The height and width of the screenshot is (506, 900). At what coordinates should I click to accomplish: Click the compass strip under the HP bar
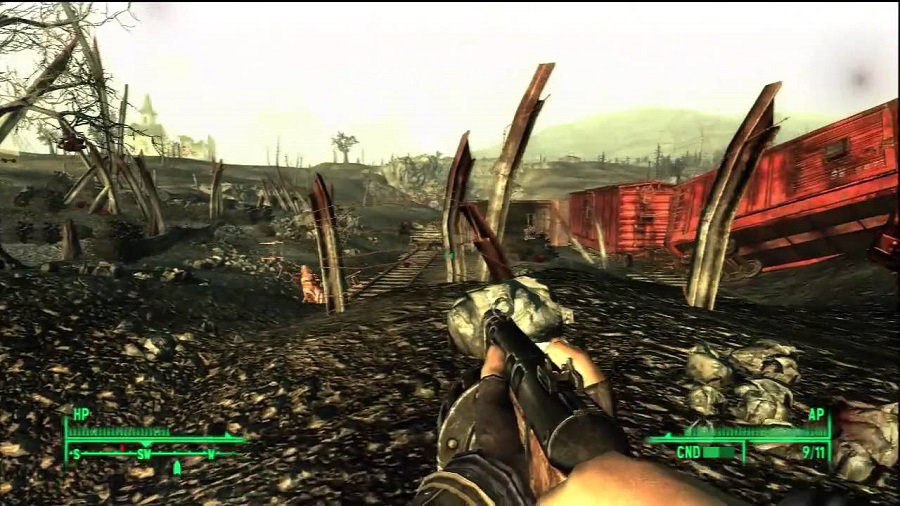pos(152,453)
